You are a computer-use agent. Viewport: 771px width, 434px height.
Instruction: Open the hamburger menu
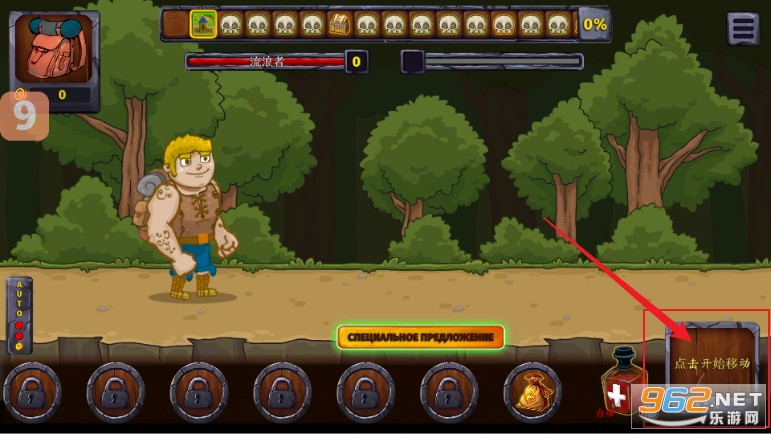(x=743, y=29)
